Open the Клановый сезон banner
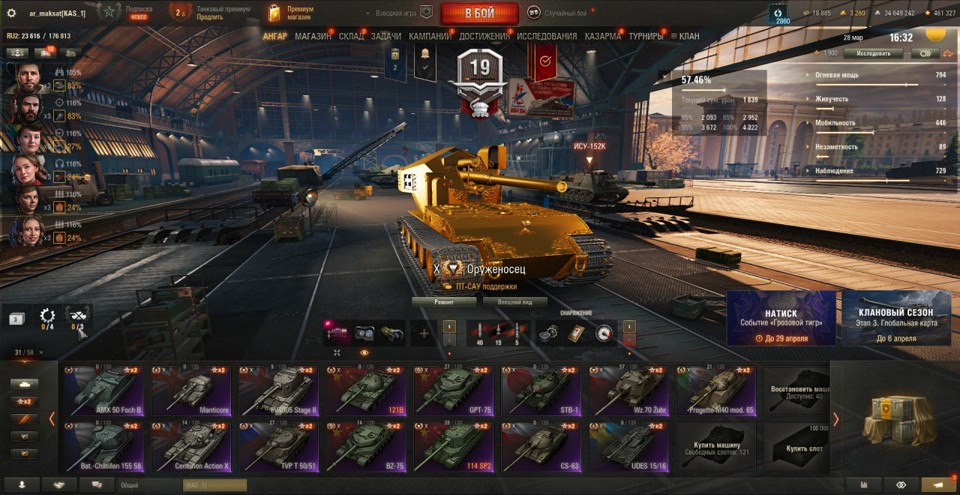The width and height of the screenshot is (960, 495). pos(896,319)
